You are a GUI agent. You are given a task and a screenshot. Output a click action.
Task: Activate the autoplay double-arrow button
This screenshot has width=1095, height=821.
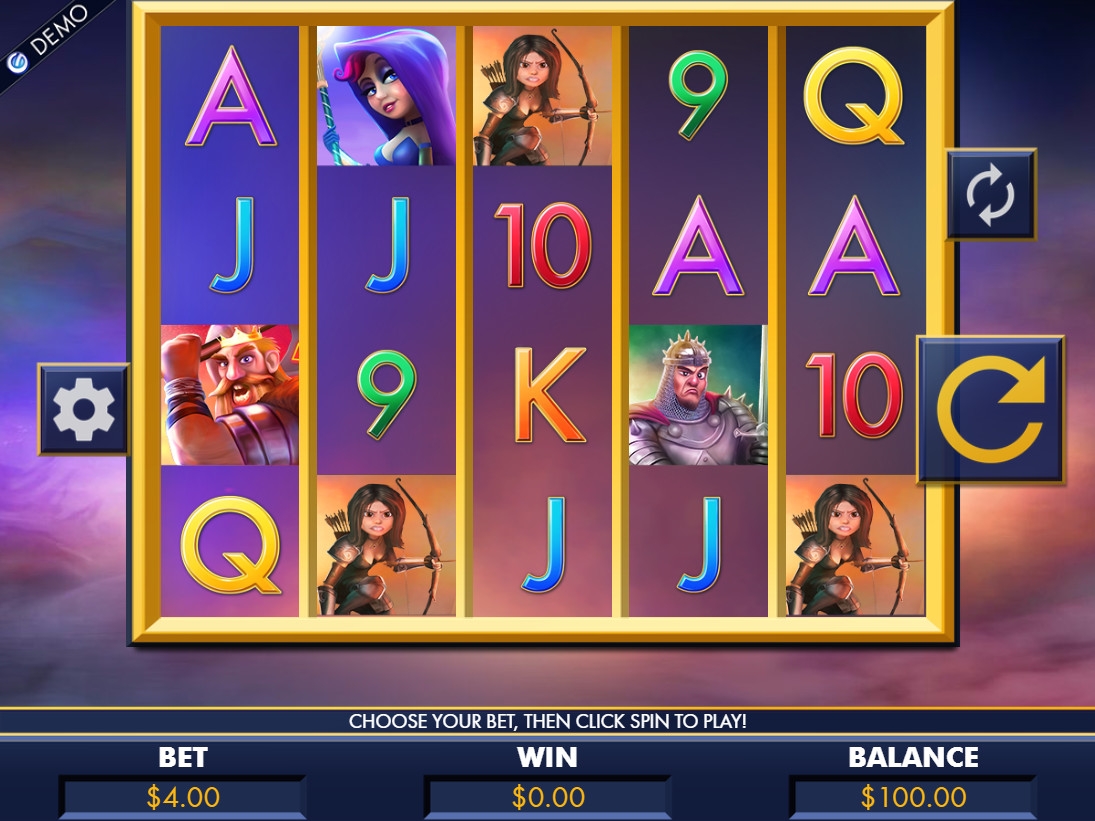tap(990, 194)
